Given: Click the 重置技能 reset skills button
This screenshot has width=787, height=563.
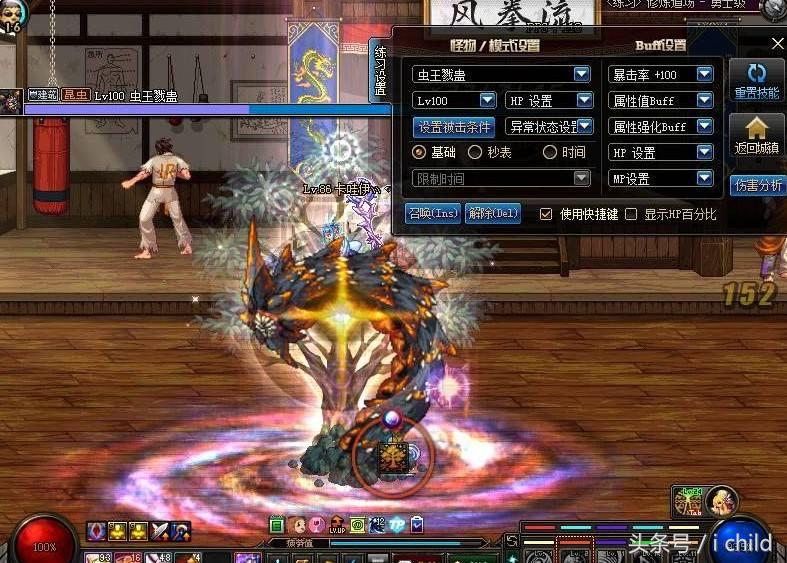Looking at the screenshot, I should click(x=757, y=81).
